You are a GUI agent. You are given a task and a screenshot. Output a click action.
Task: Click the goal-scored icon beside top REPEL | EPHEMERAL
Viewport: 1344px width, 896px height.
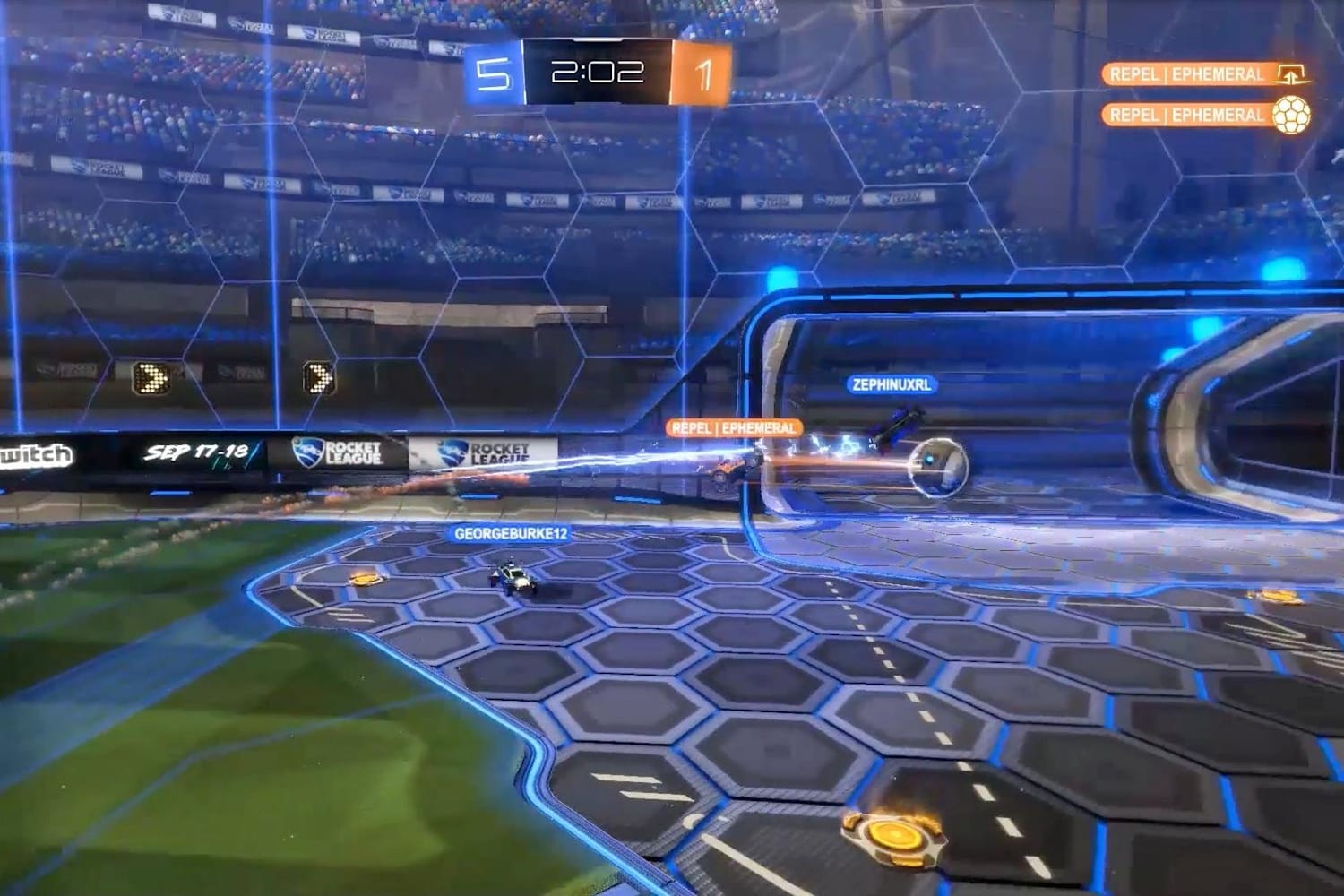coord(1292,75)
